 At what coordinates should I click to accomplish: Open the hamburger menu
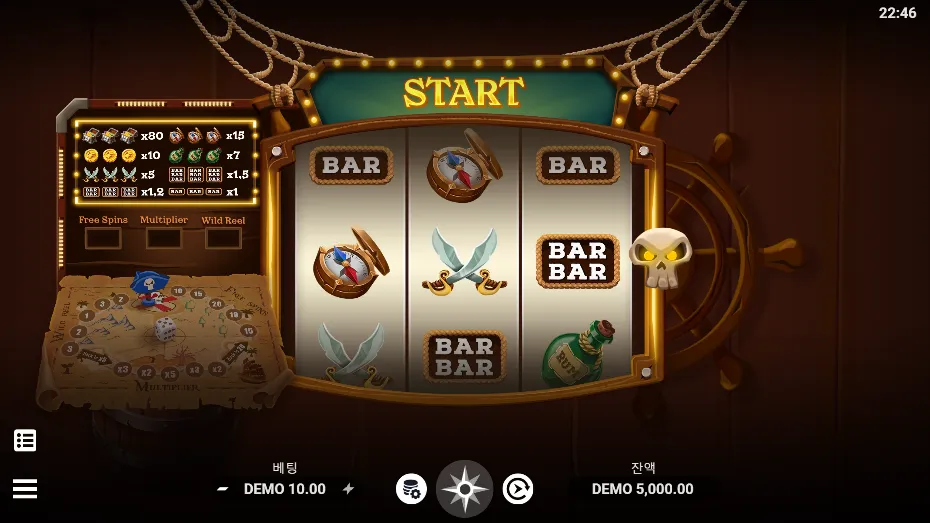25,488
